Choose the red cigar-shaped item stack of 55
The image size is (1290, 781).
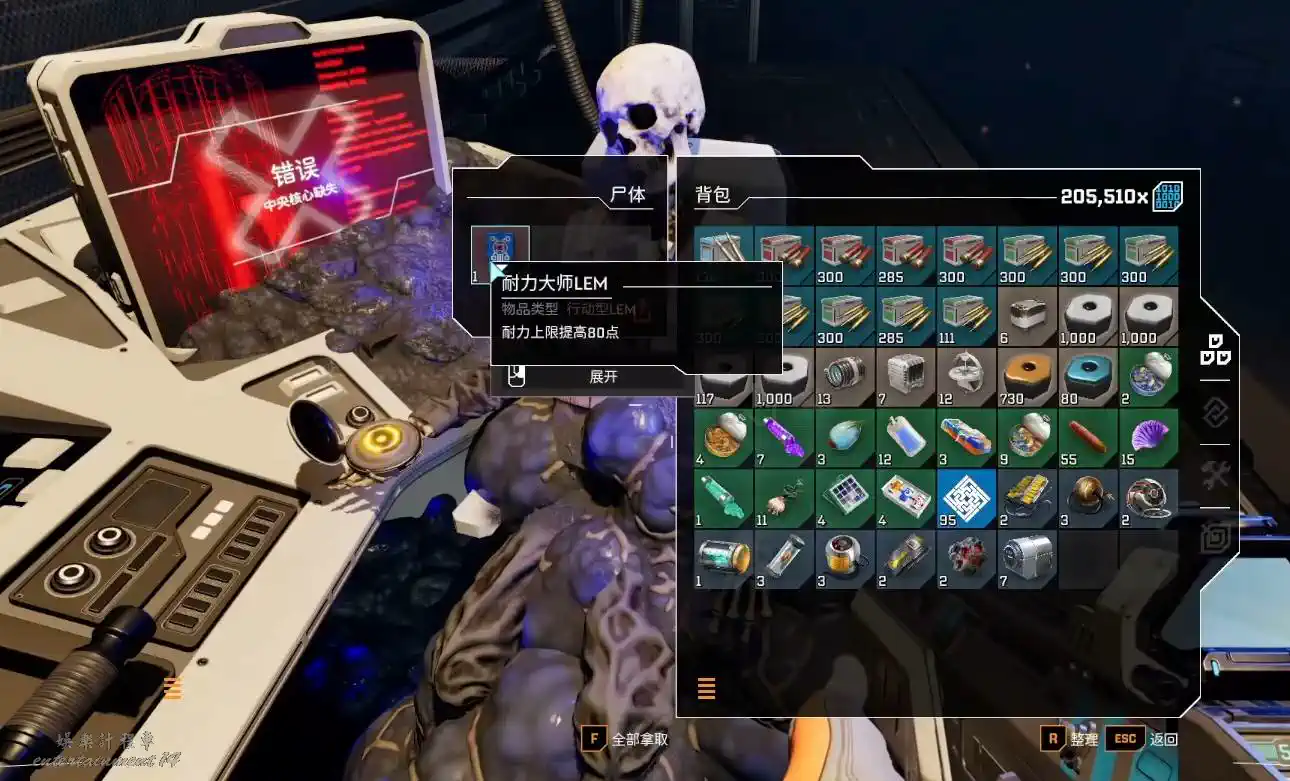(1088, 437)
